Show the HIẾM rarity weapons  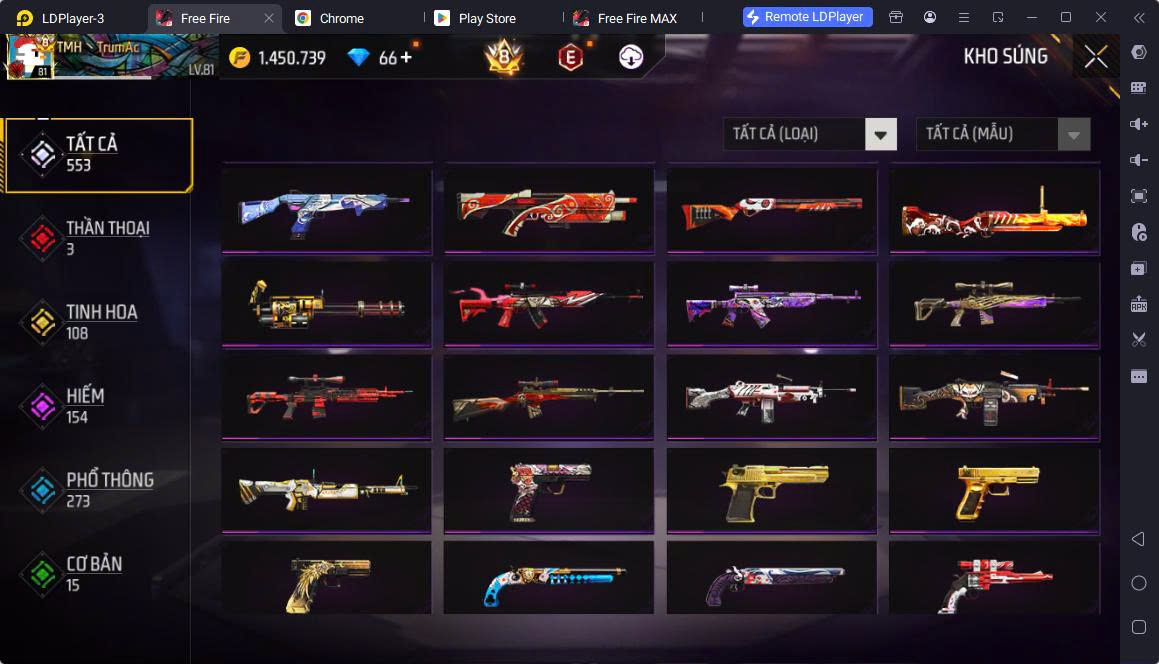tap(98, 406)
